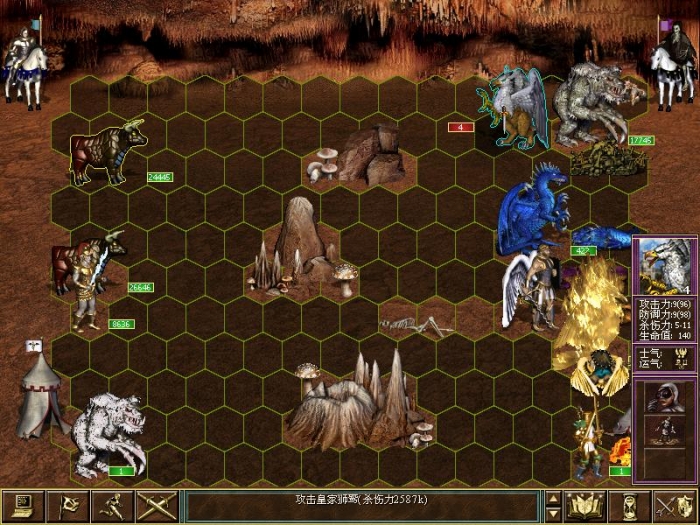Toggle auto-combat with the crossed swords button
Screen dimensions: 700x525
(x=156, y=505)
